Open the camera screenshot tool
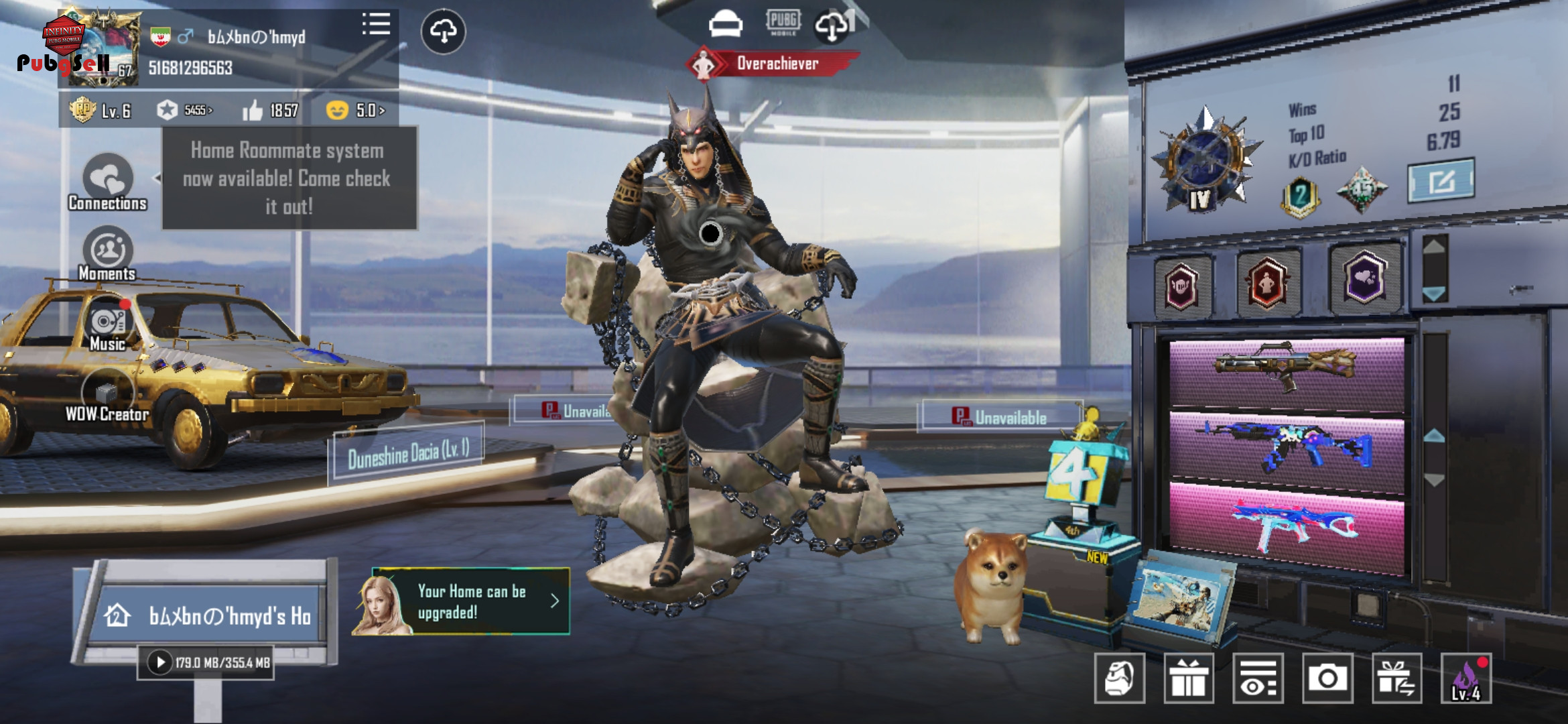This screenshot has width=1568, height=724. point(1327,678)
